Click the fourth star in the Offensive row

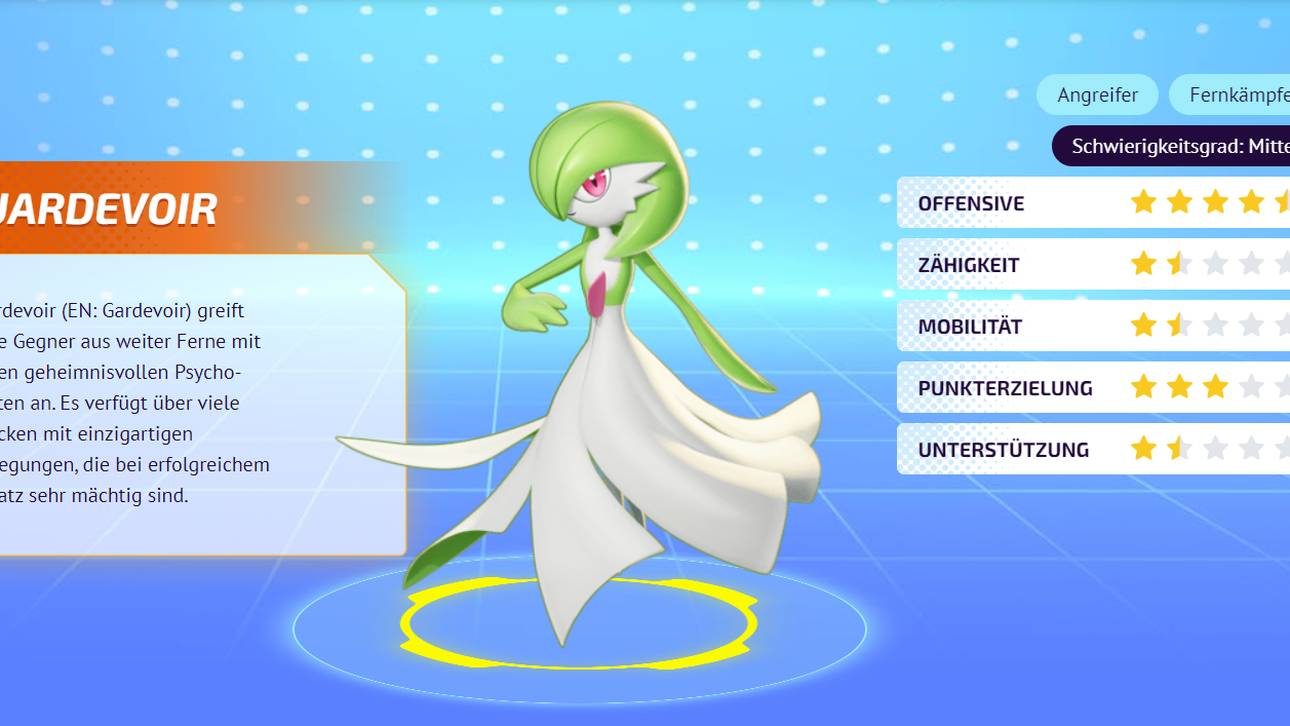pos(1252,202)
